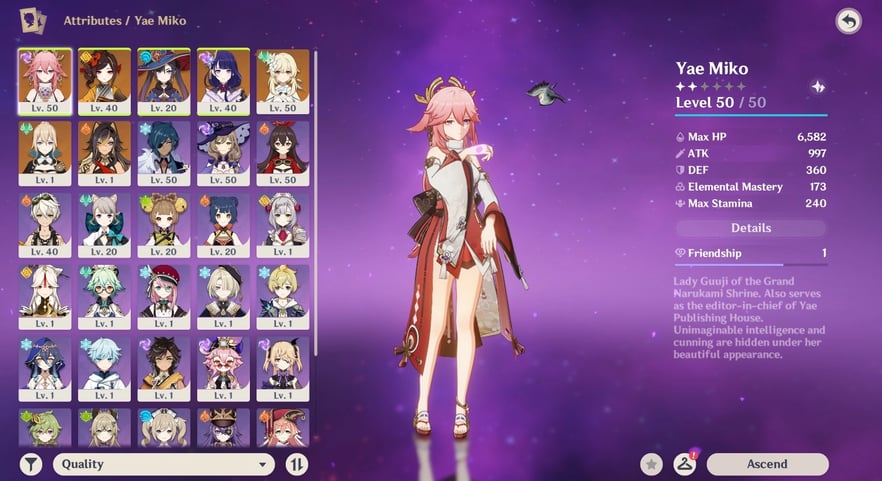
Task: Open the outfit hanger icon
Action: pyautogui.click(x=684, y=463)
